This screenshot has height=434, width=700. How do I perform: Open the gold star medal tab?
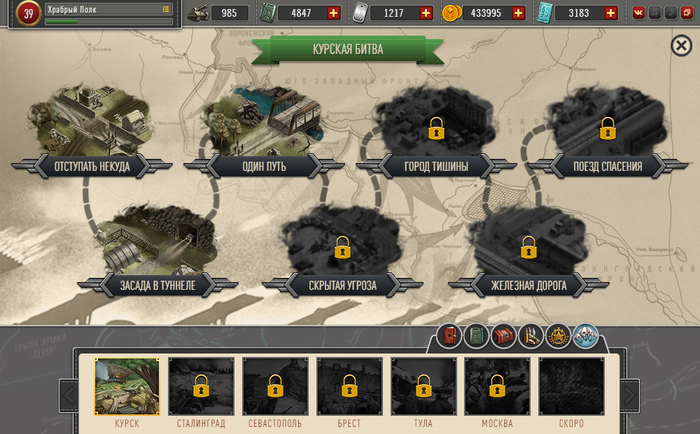point(557,337)
